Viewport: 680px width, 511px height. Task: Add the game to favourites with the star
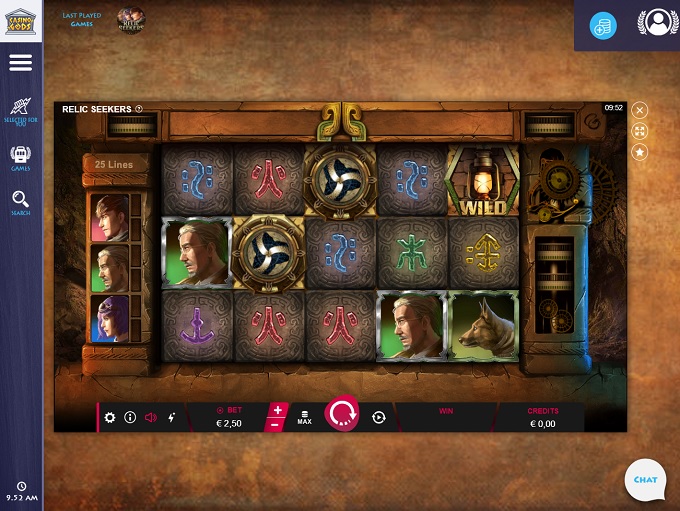(x=640, y=152)
